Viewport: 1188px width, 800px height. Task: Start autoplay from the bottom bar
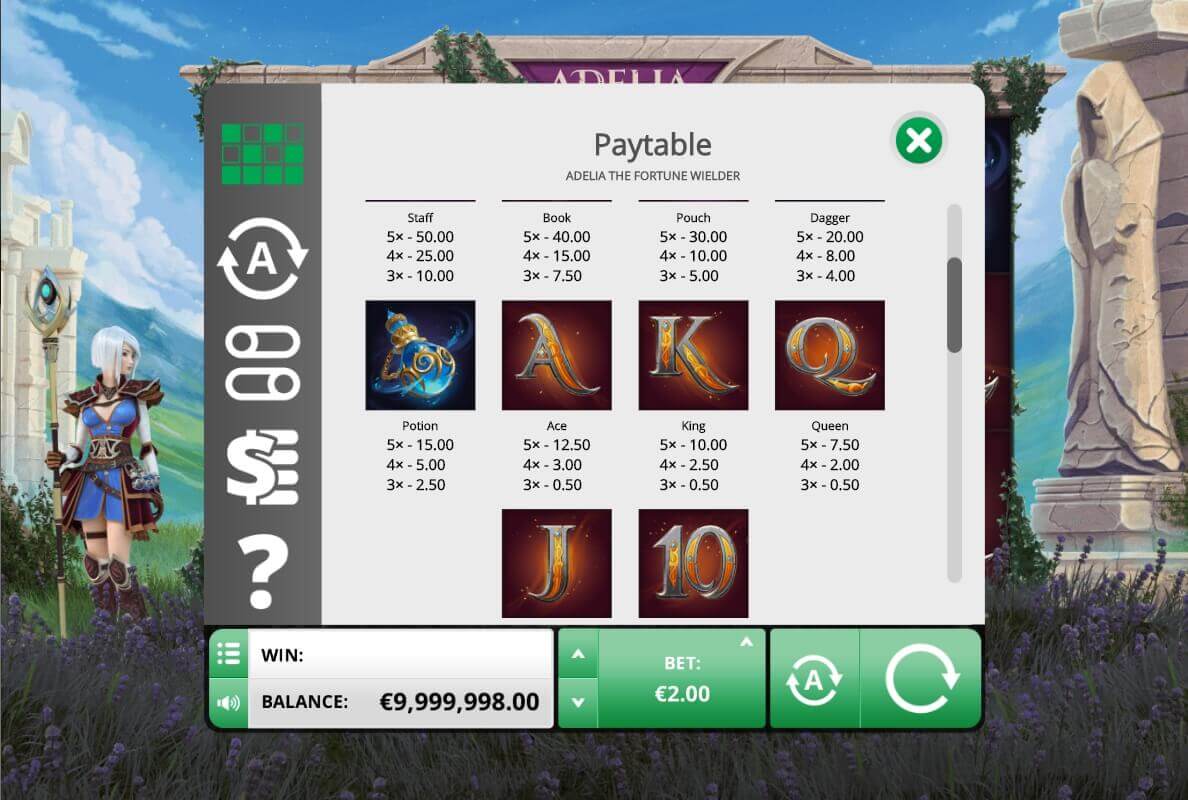pos(814,679)
